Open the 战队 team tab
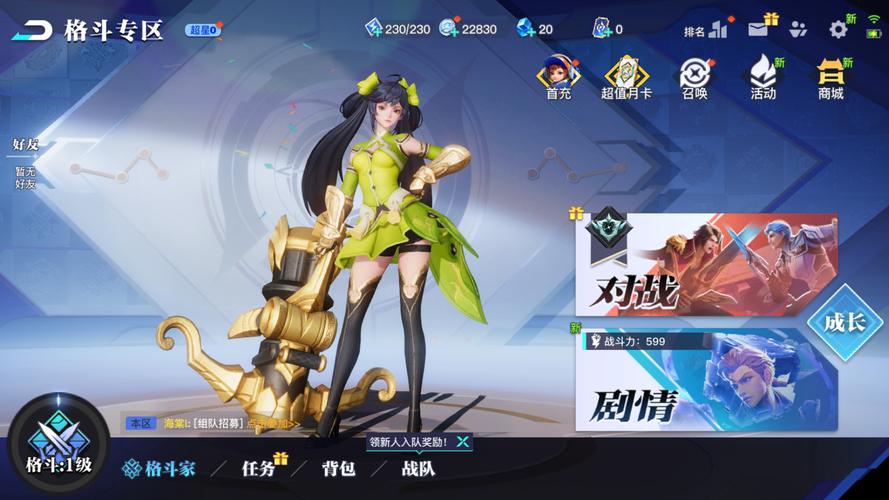The height and width of the screenshot is (500, 889). coord(418,468)
